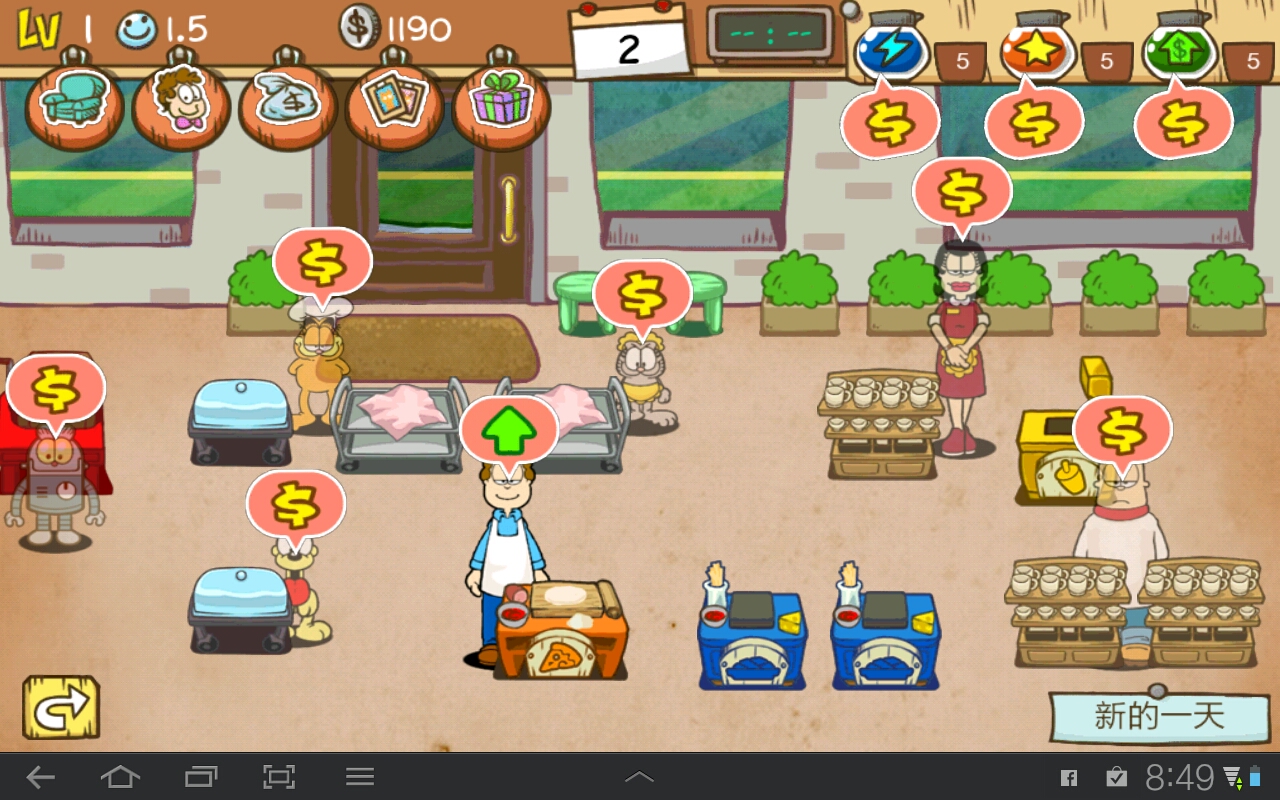Tap the dollar bubble above the waitress
Screen dimensions: 1280x800
pyautogui.click(x=962, y=193)
